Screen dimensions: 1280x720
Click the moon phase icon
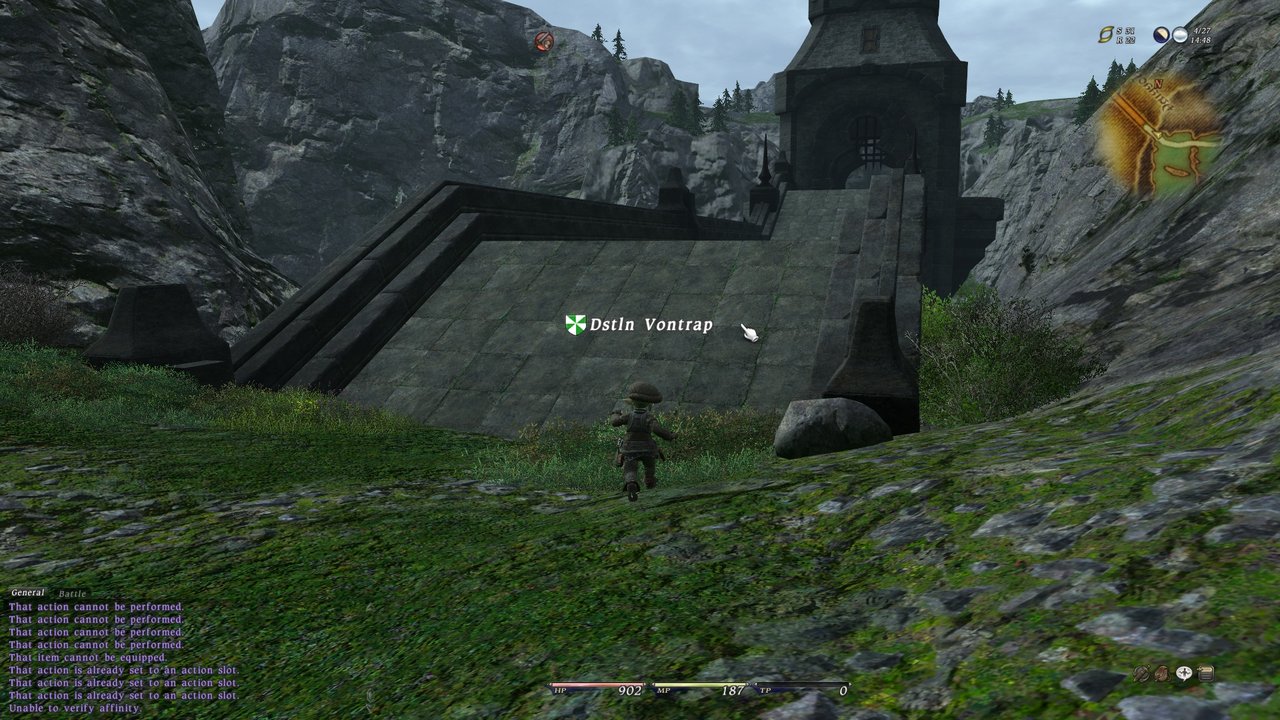coord(1161,35)
